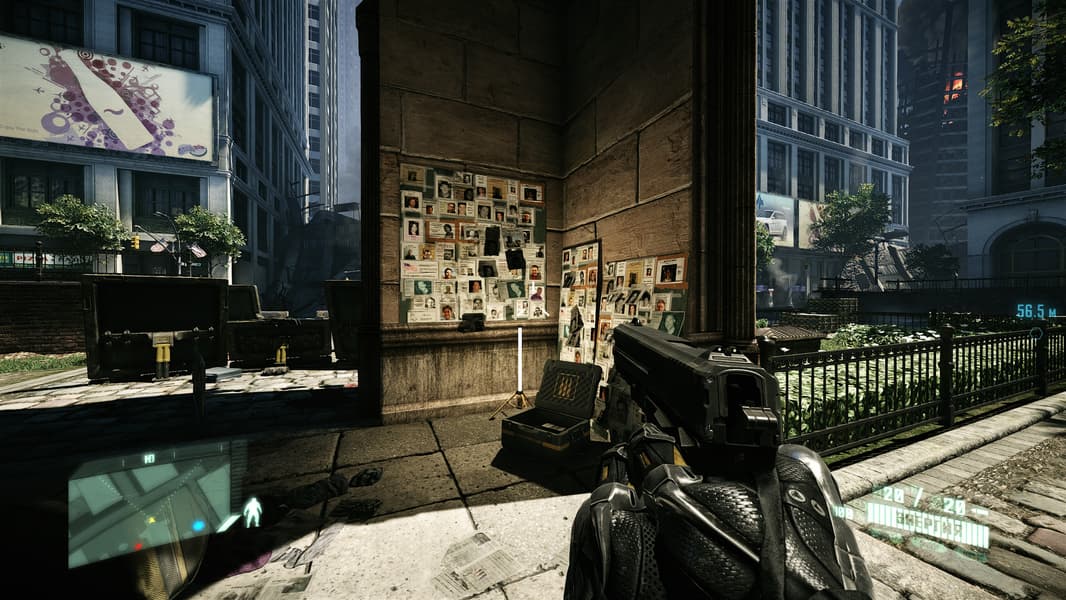The width and height of the screenshot is (1066, 600).
Task: Select the standing figure stance icon
Action: click(253, 512)
